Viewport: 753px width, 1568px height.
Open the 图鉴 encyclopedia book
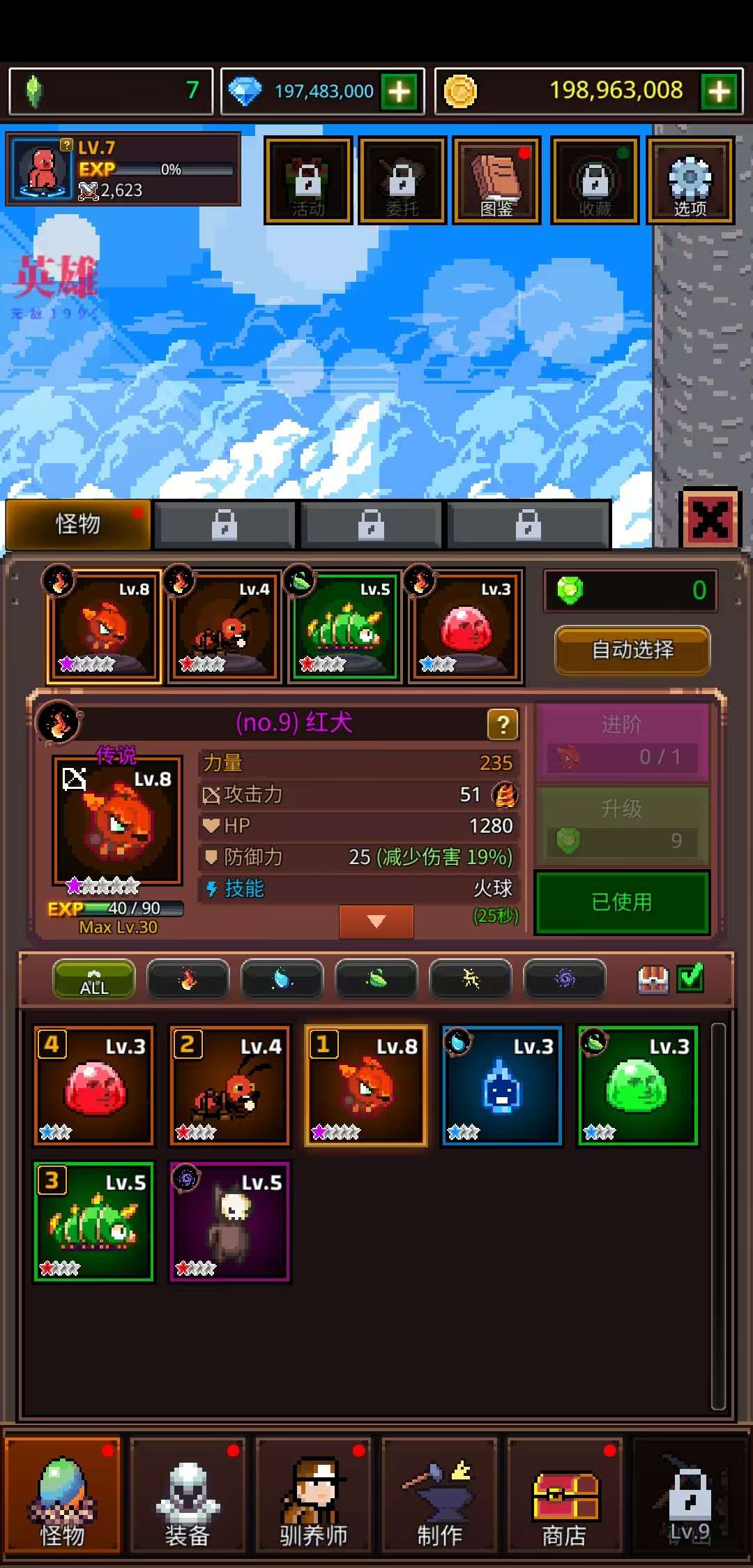496,181
